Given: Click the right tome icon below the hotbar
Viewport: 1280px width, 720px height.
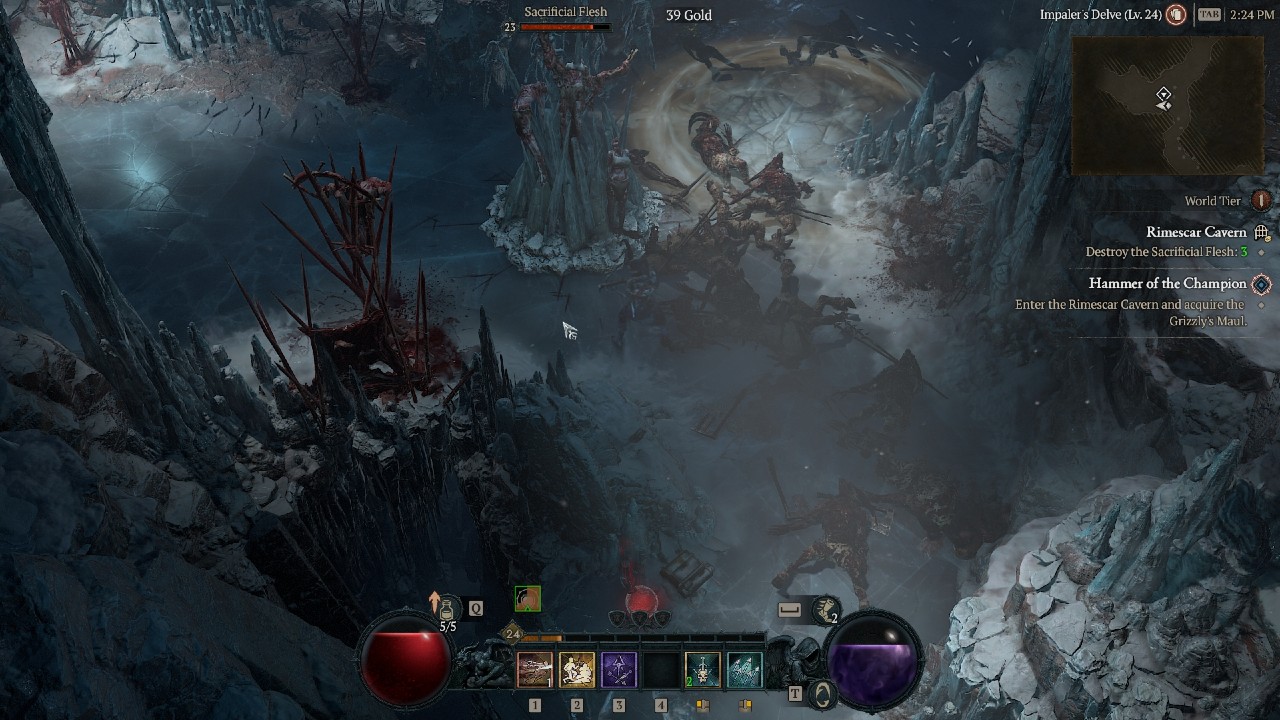Looking at the screenshot, I should 744,707.
